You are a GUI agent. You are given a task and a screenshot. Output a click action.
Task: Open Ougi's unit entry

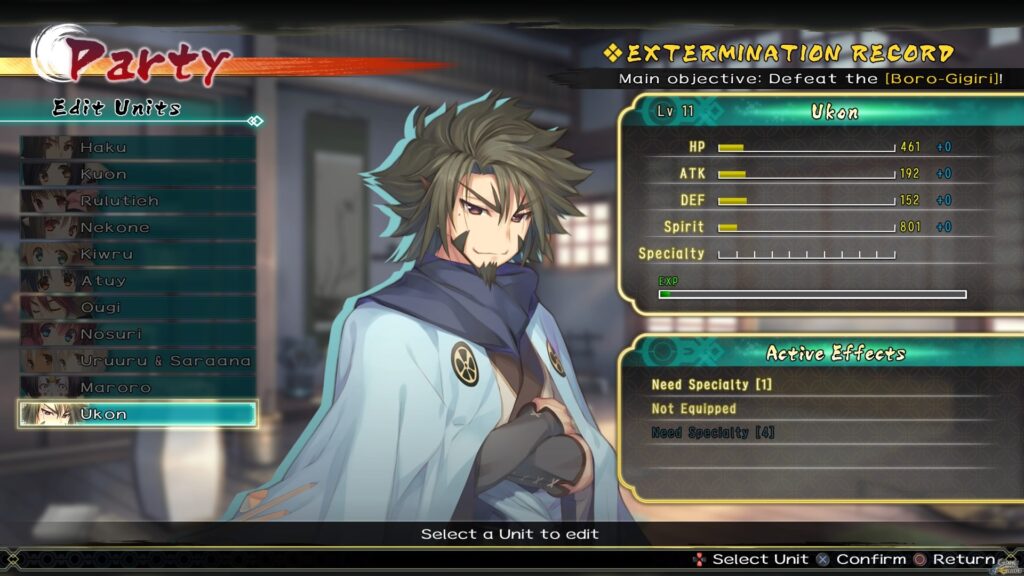138,307
